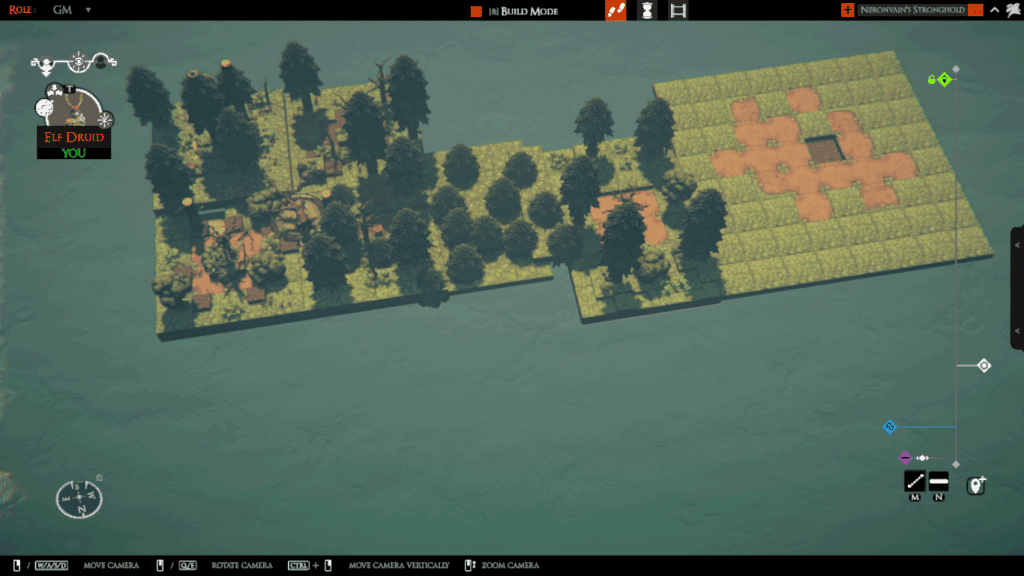Click the compass to reset camera orientation

point(78,497)
